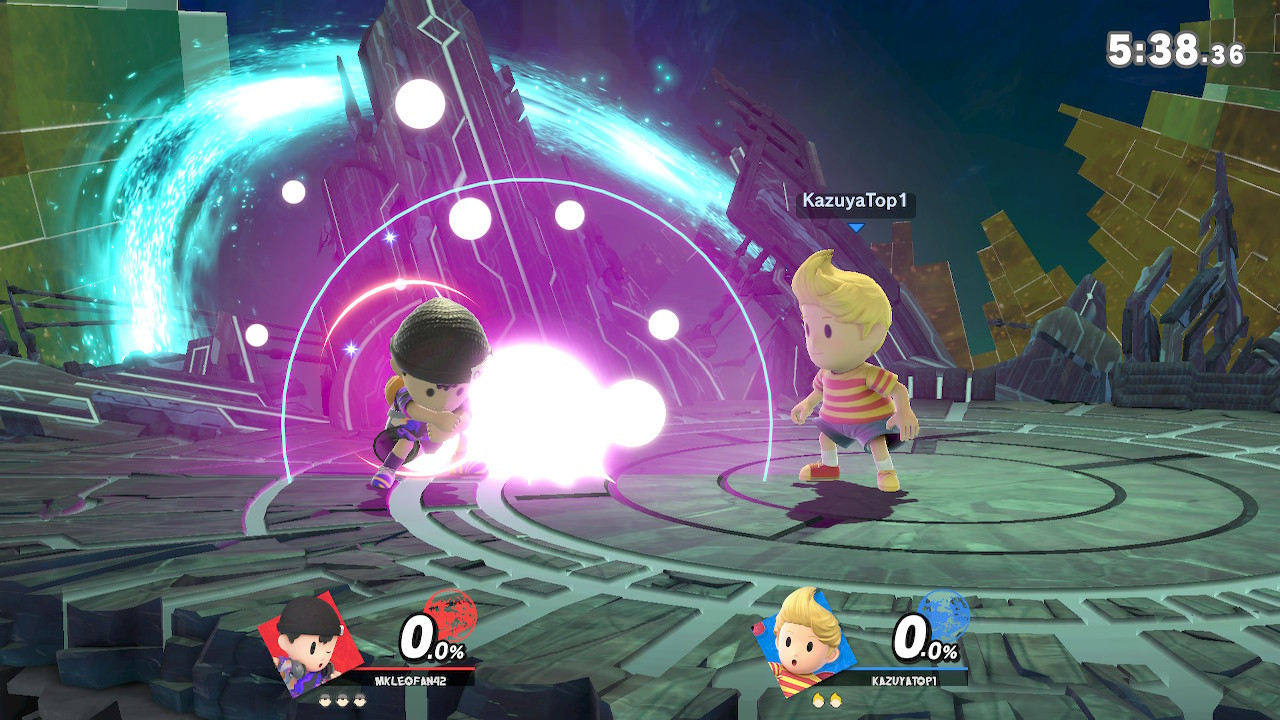
Task: Click the KAZUYATOP1 player name label
Action: pos(904,681)
